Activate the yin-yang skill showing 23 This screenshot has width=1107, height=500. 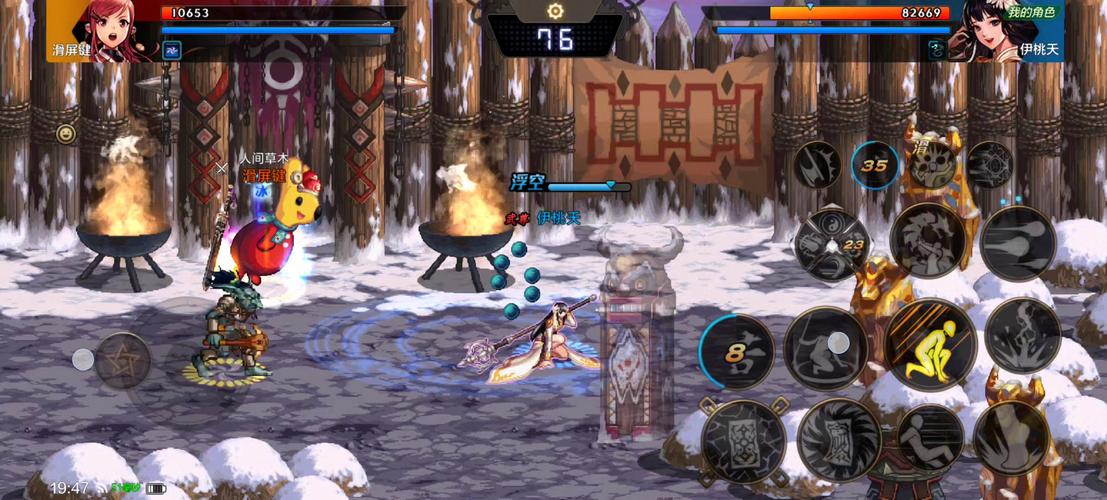832,245
